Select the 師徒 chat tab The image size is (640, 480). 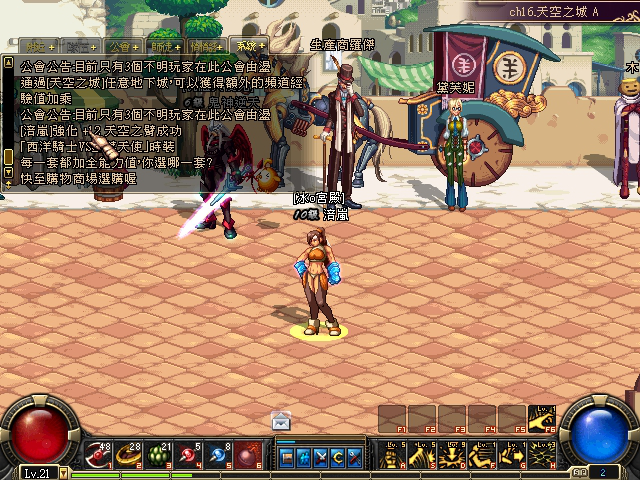coord(163,45)
